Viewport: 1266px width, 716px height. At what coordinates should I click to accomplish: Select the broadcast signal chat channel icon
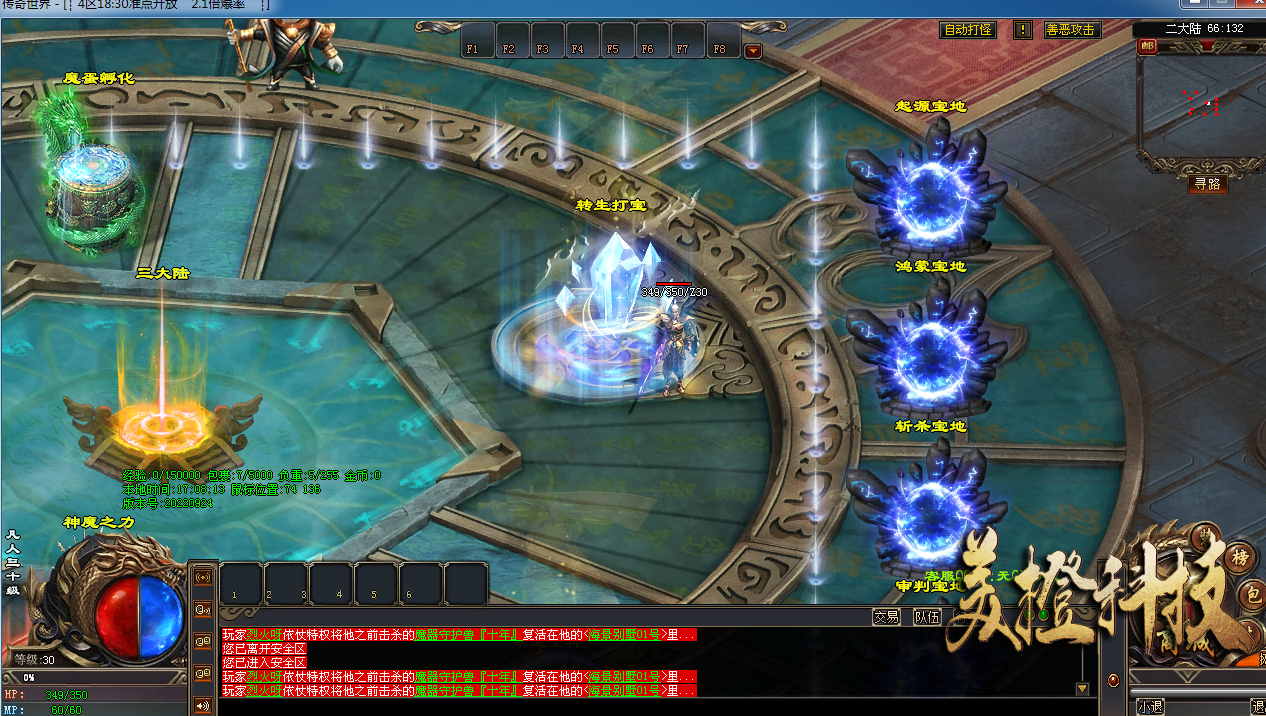pyautogui.click(x=203, y=577)
